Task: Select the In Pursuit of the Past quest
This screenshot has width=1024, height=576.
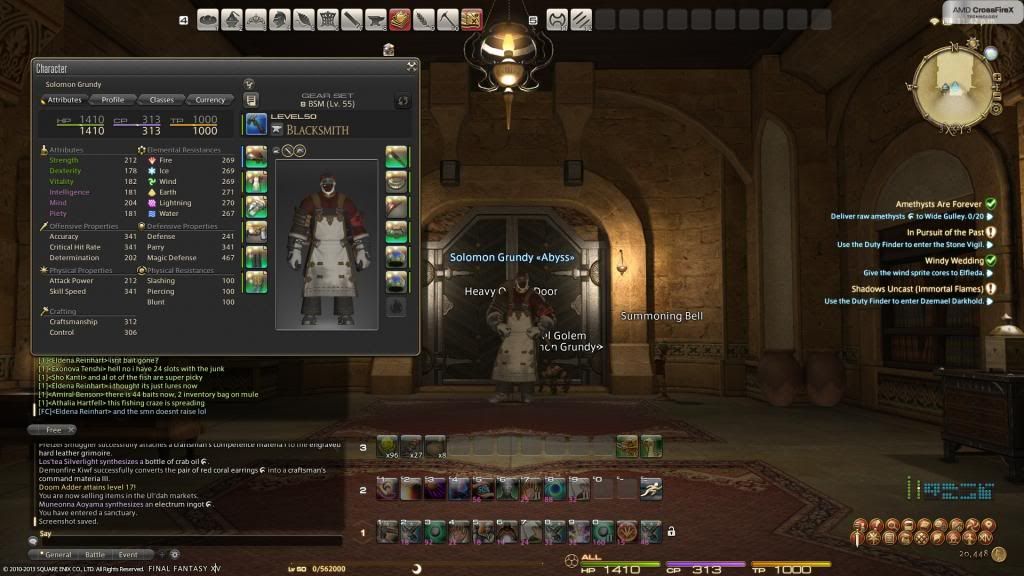Action: click(944, 232)
